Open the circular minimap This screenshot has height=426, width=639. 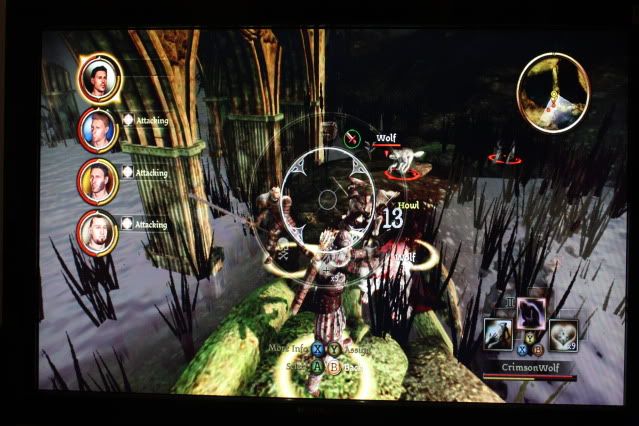pos(553,92)
